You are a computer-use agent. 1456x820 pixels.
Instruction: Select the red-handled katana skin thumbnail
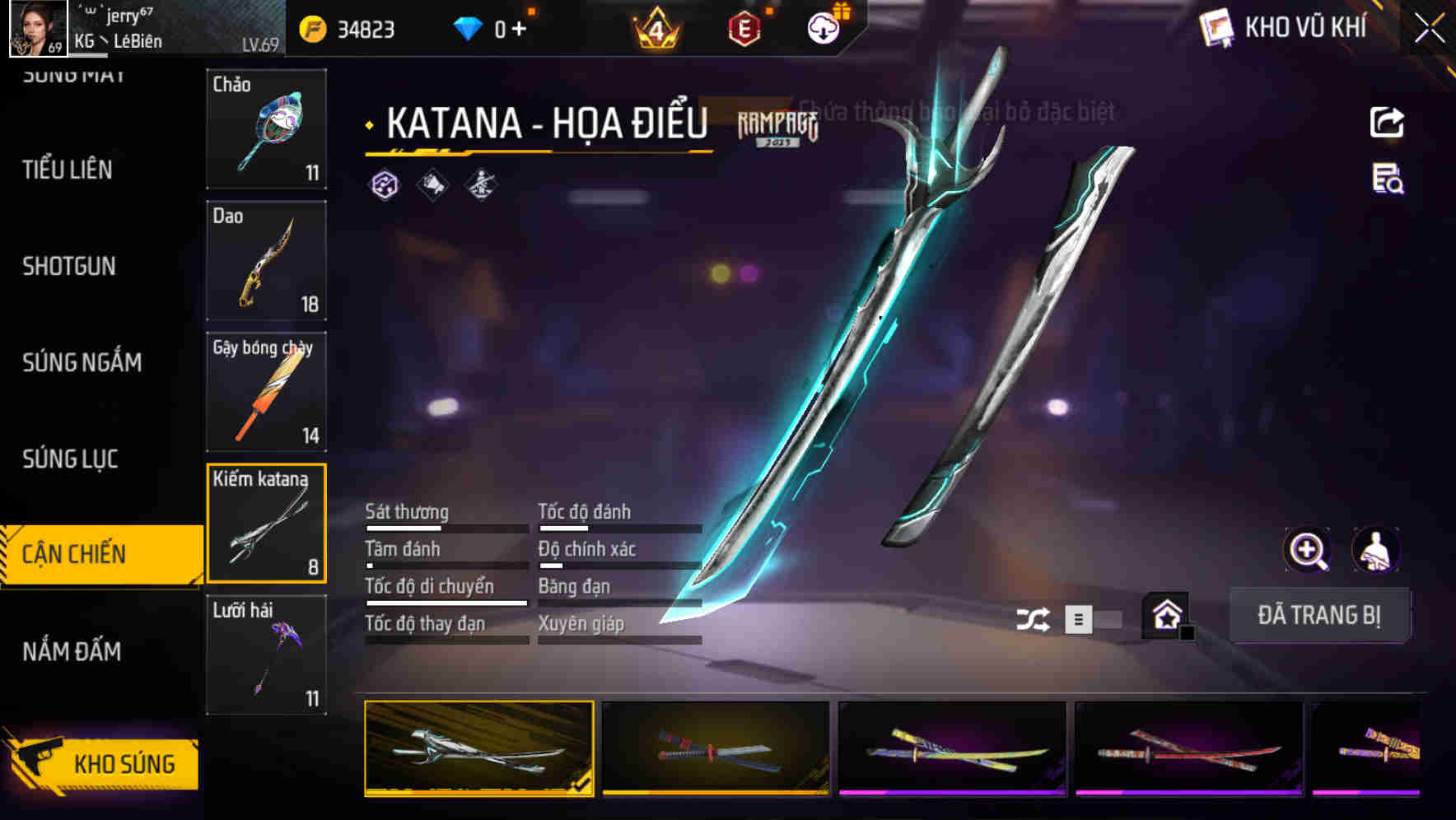713,749
